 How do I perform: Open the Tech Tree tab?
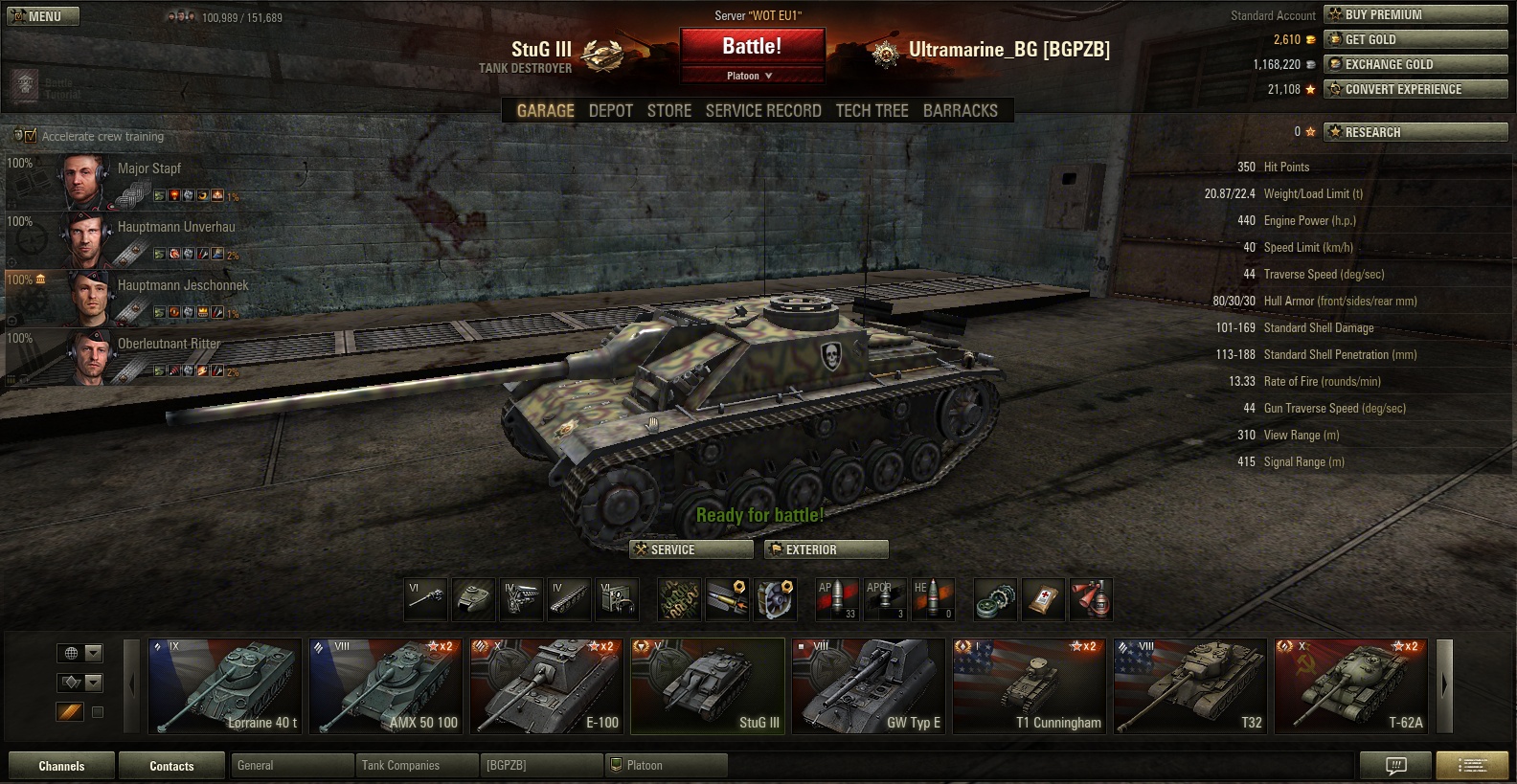point(872,111)
